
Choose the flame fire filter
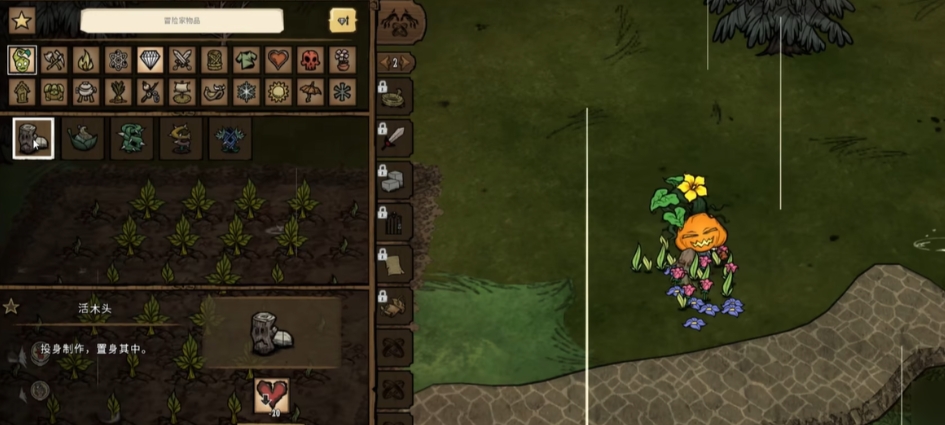[x=86, y=60]
